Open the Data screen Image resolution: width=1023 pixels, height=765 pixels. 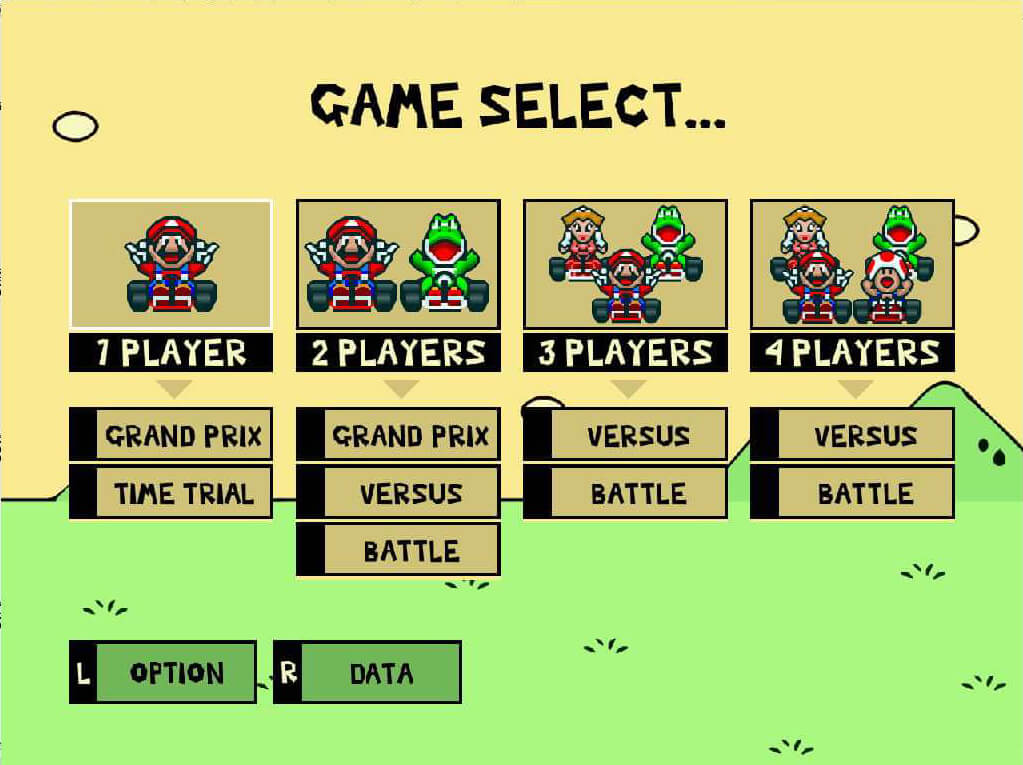point(367,672)
